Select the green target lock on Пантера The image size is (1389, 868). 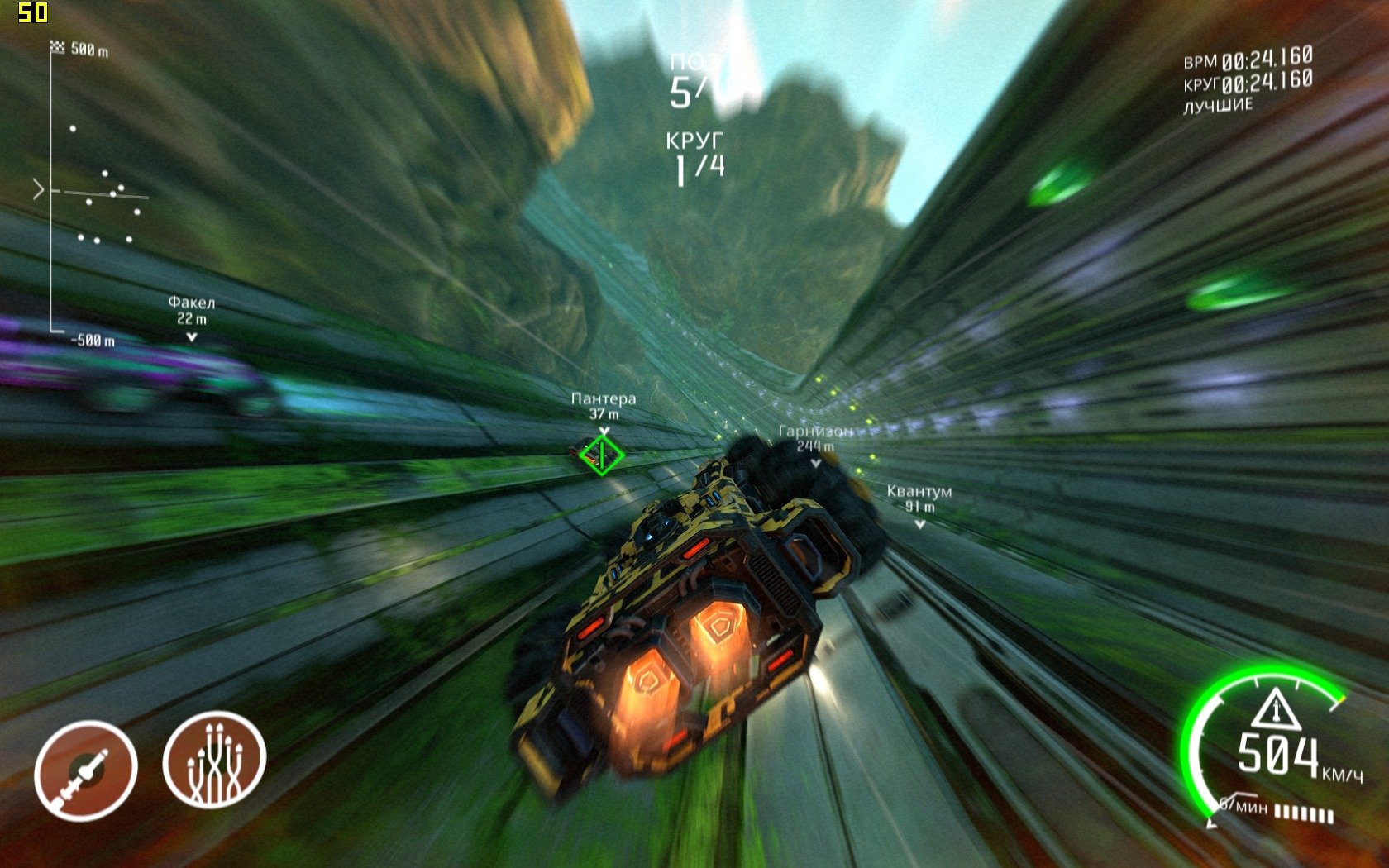coord(601,455)
